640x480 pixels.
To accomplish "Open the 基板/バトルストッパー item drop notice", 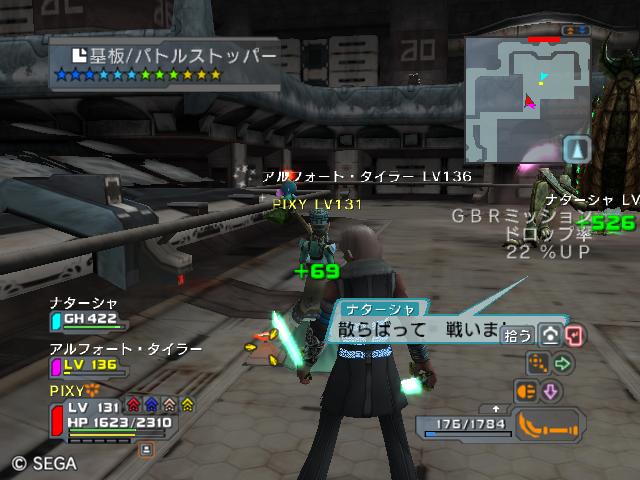I will (152, 63).
